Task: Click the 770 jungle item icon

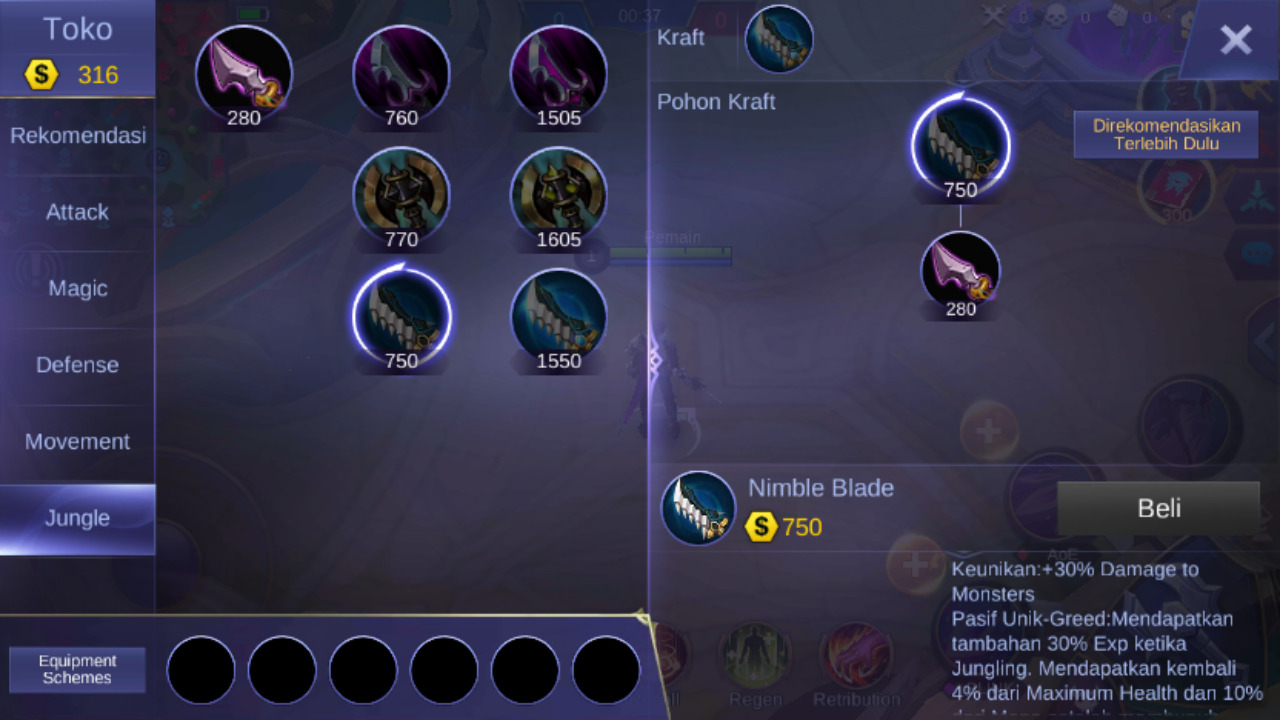Action: pyautogui.click(x=401, y=197)
